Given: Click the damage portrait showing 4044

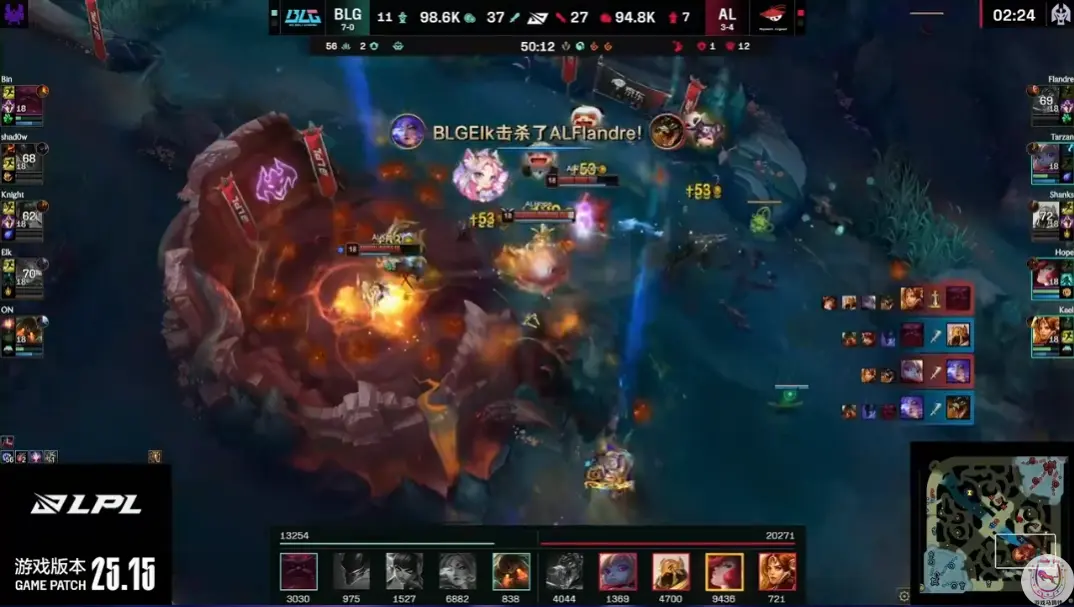Looking at the screenshot, I should tap(564, 572).
